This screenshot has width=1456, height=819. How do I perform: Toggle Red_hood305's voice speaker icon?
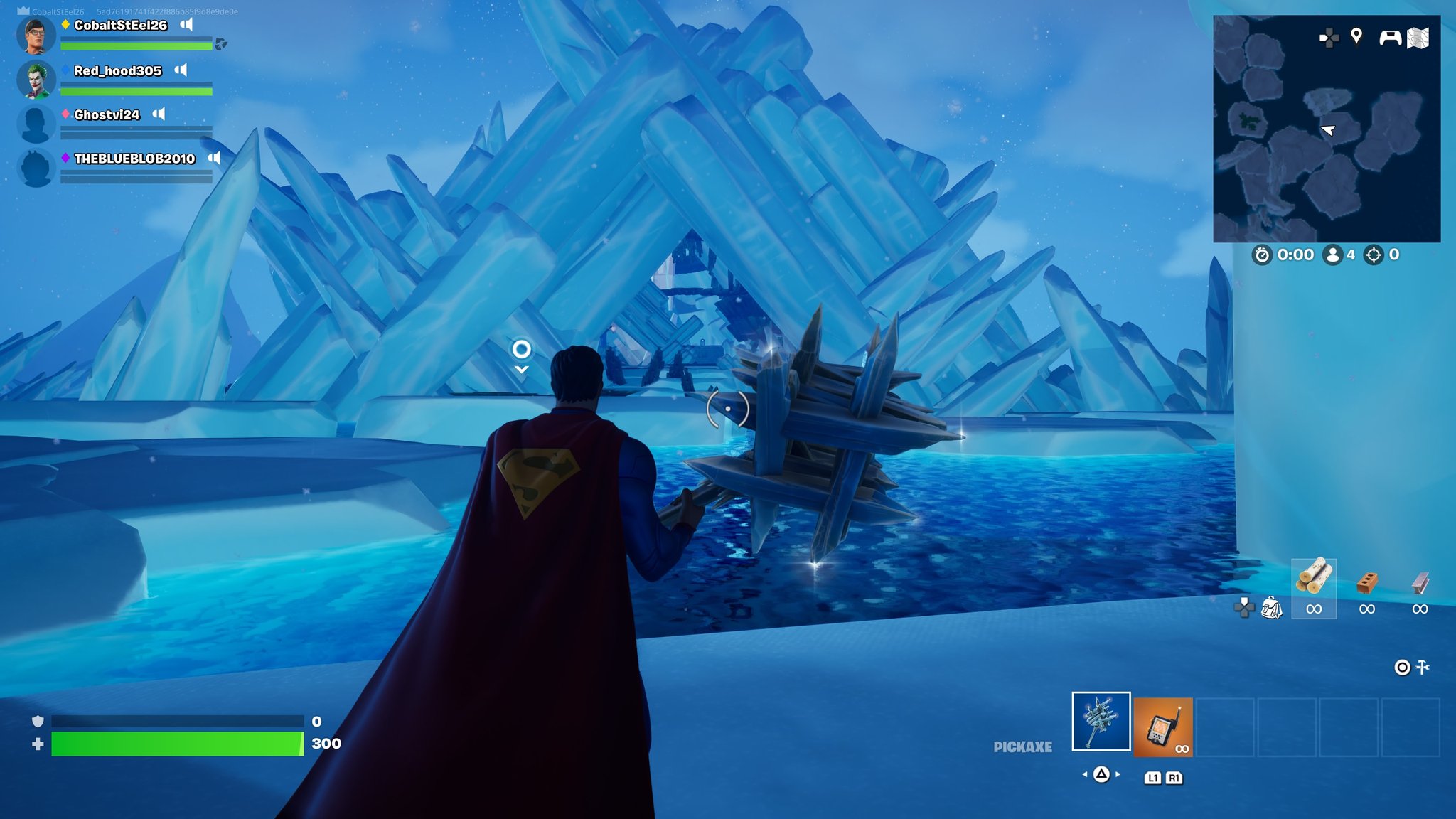181,70
